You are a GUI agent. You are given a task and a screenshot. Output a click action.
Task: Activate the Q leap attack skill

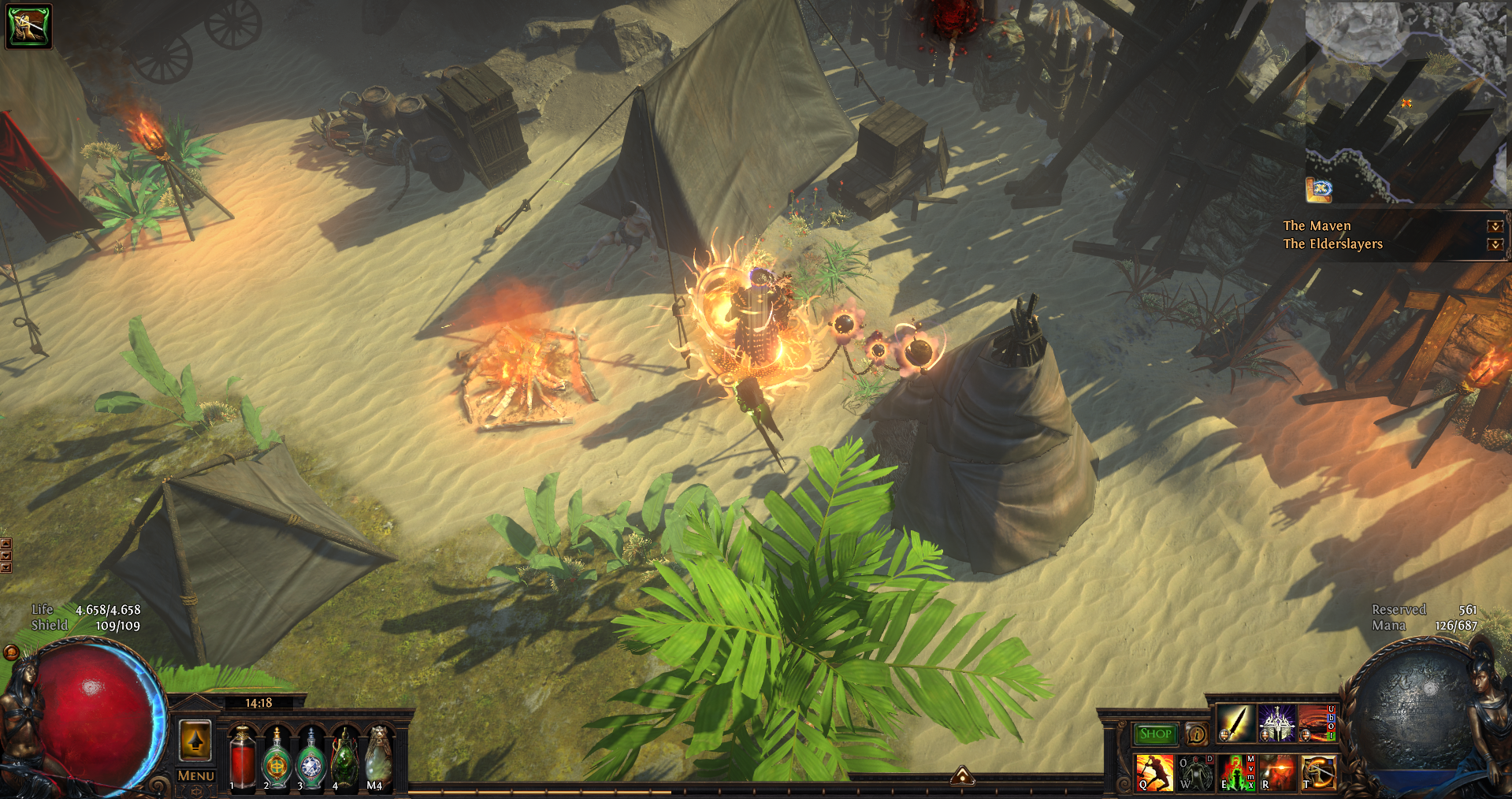point(1154,772)
